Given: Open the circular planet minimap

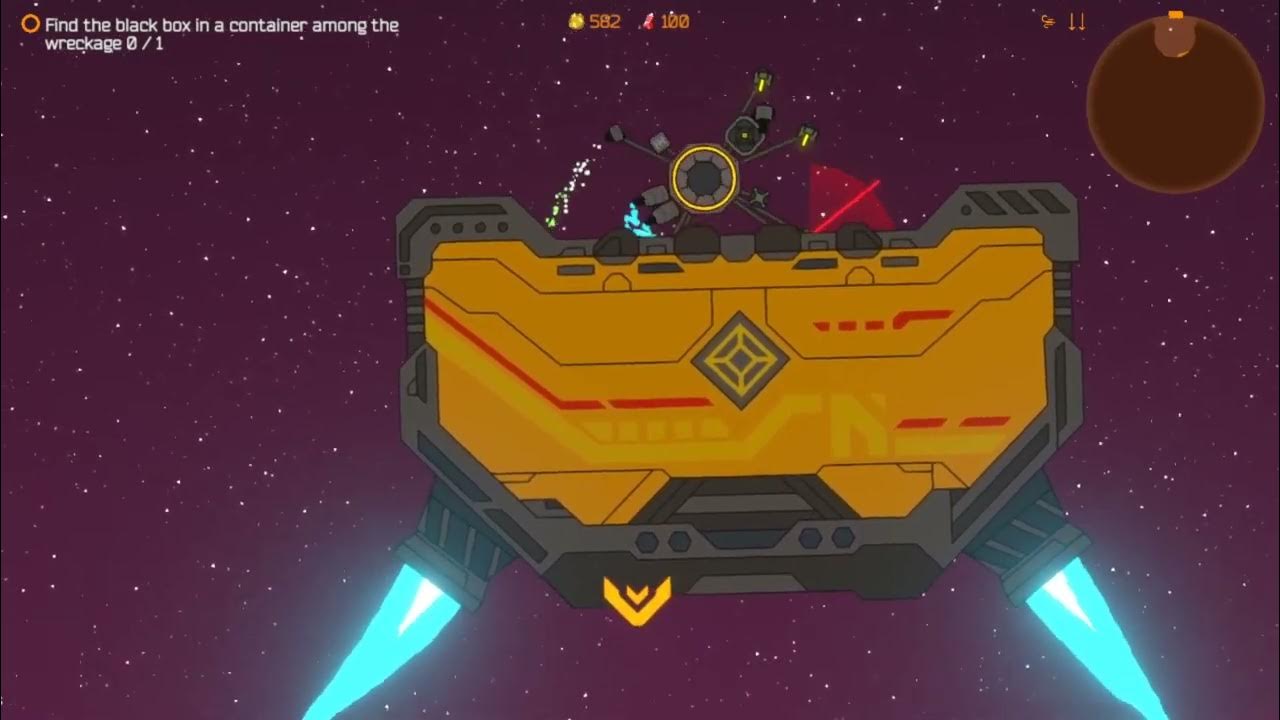Looking at the screenshot, I should pos(1175,105).
